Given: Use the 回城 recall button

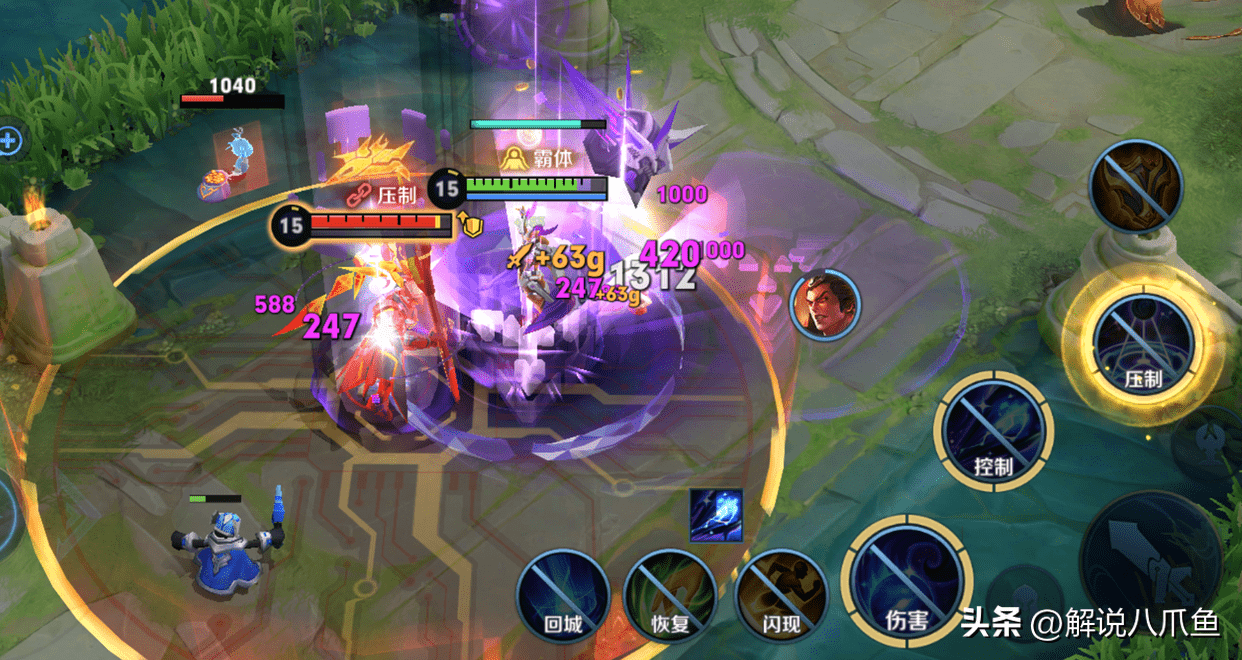Looking at the screenshot, I should 563,596.
